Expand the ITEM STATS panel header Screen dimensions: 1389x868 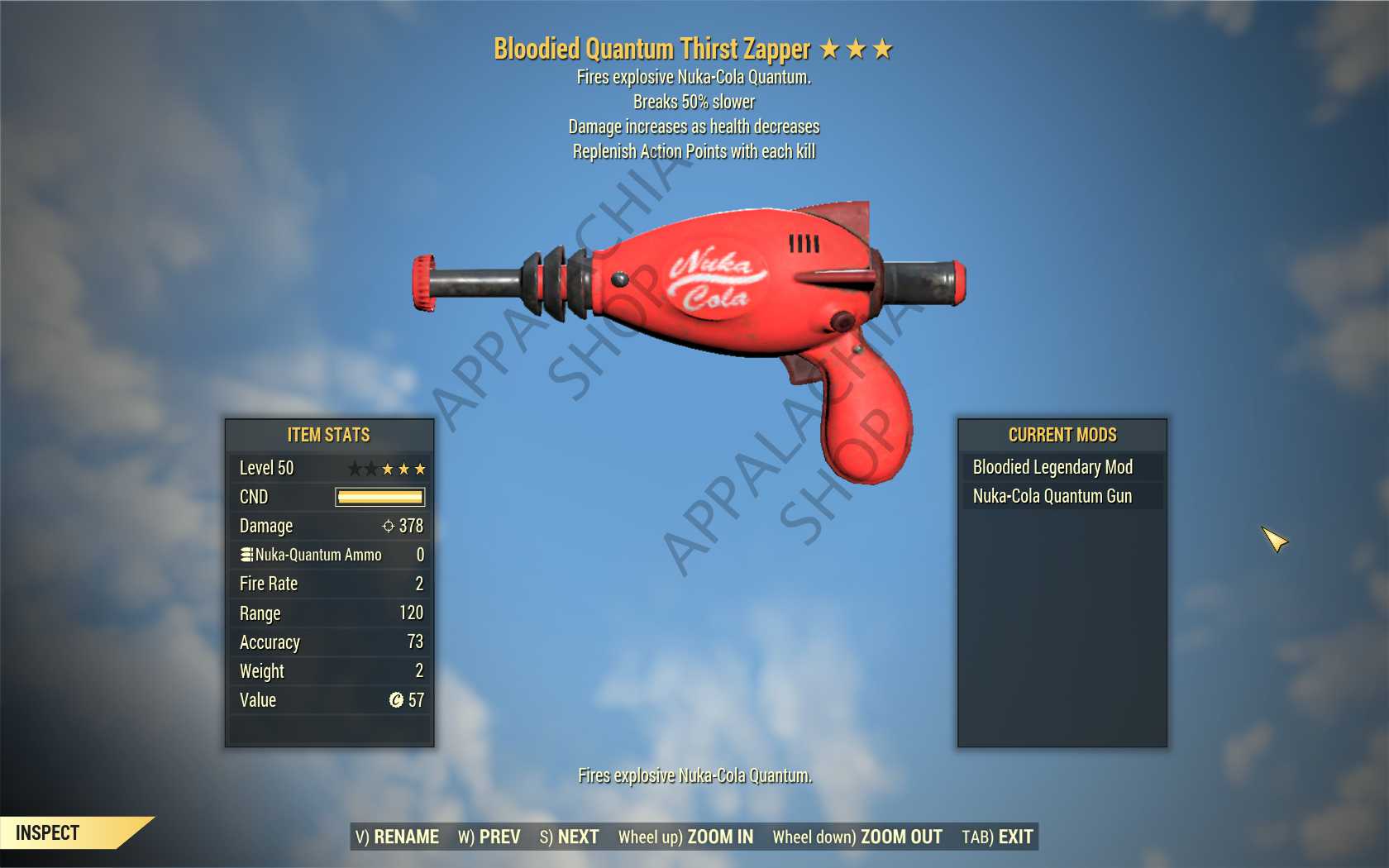(x=328, y=435)
